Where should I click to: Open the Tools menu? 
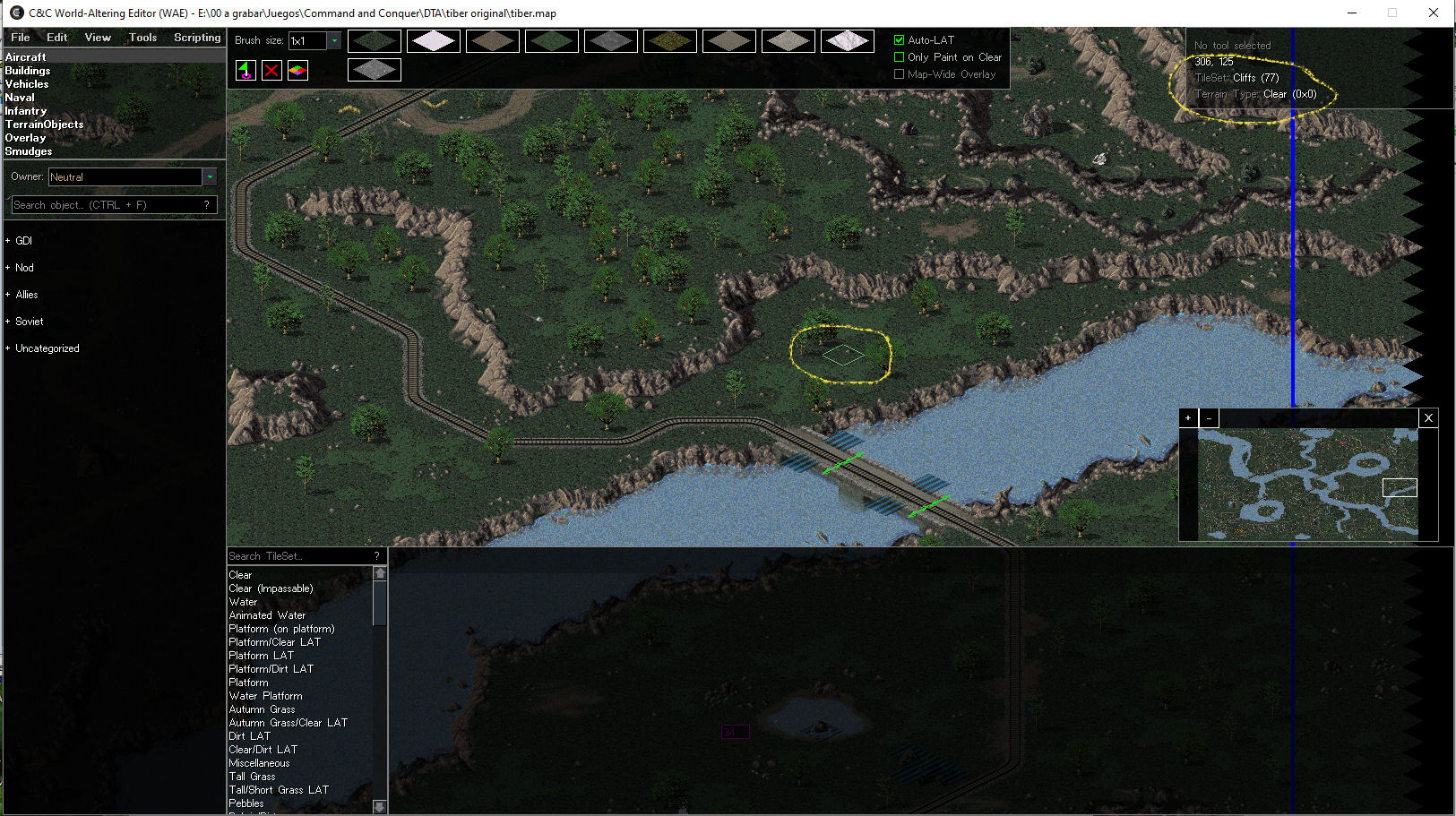(142, 38)
